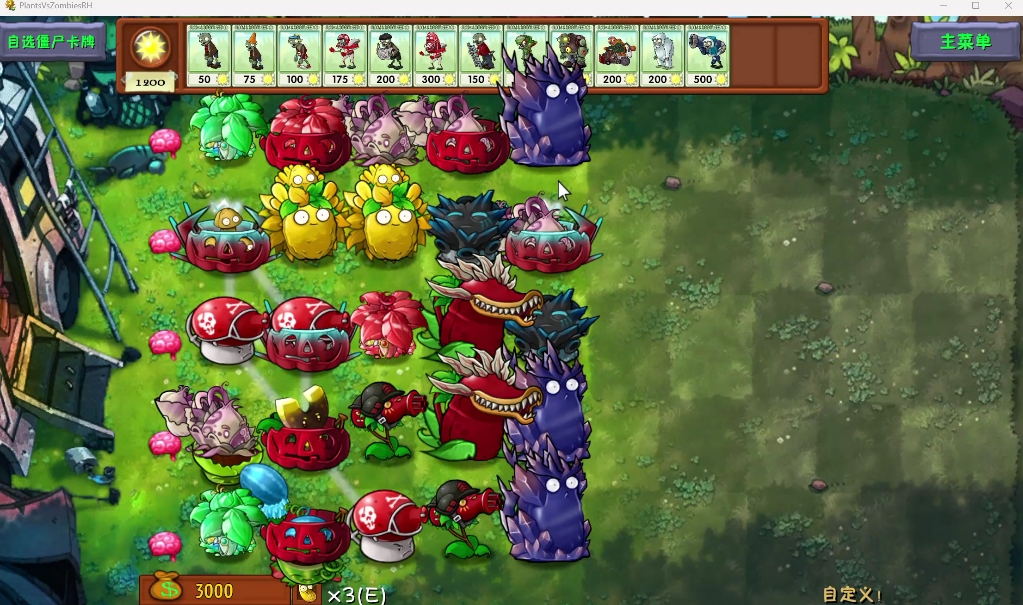
Task: Pick the catapult vehicle zombie card
Action: point(616,56)
